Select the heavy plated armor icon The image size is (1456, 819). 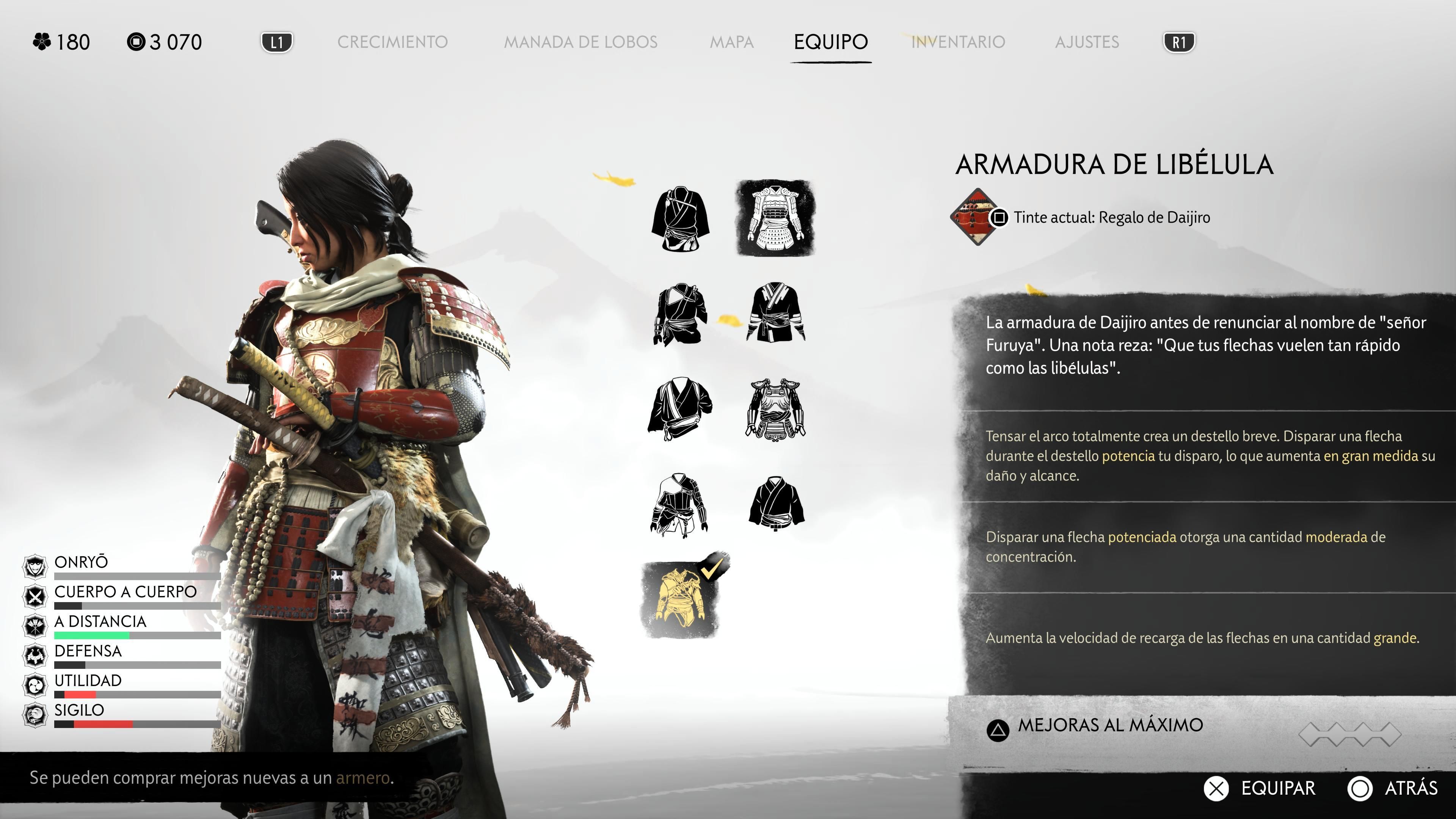click(x=775, y=409)
